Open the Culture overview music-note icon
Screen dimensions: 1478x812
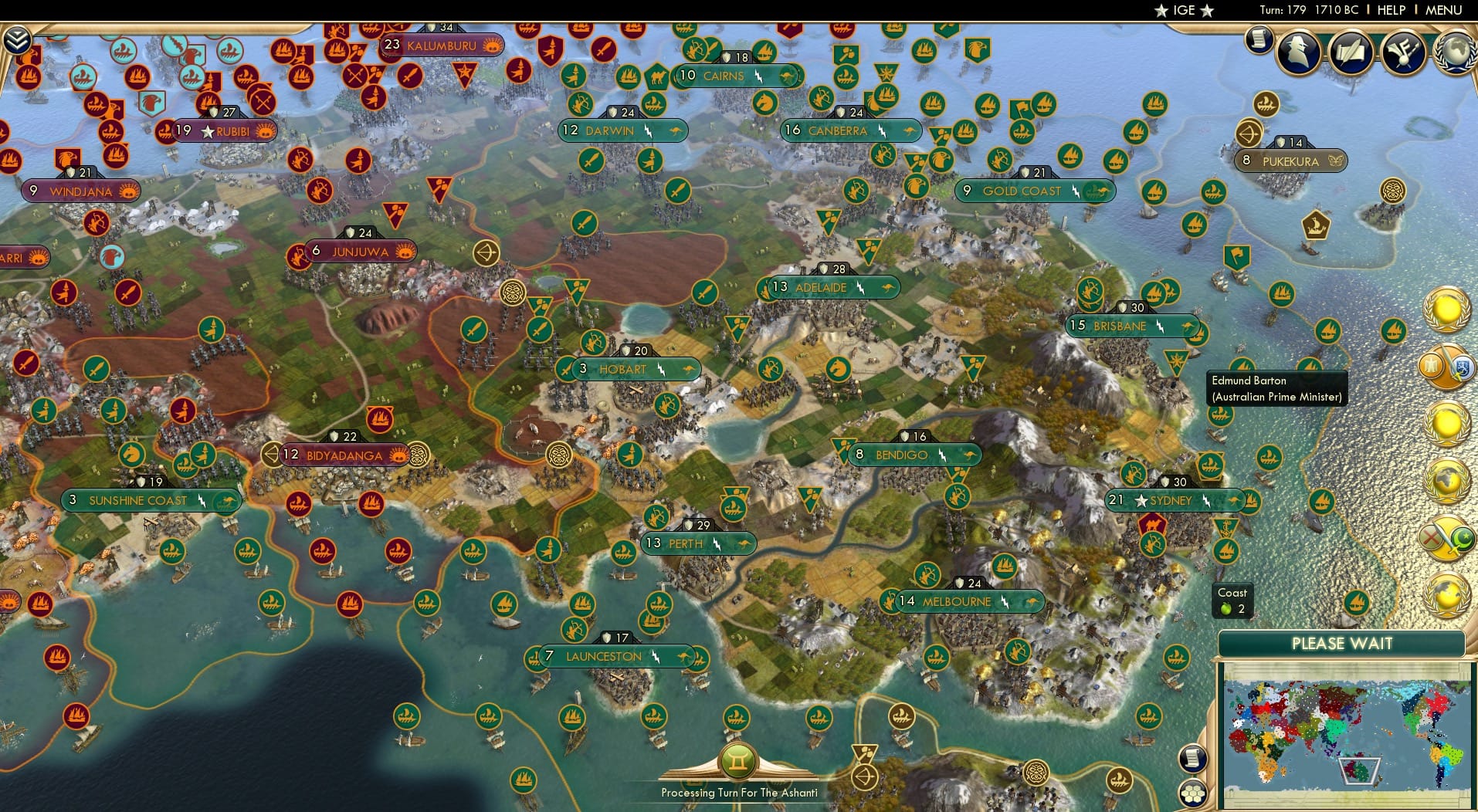pyautogui.click(x=1401, y=51)
